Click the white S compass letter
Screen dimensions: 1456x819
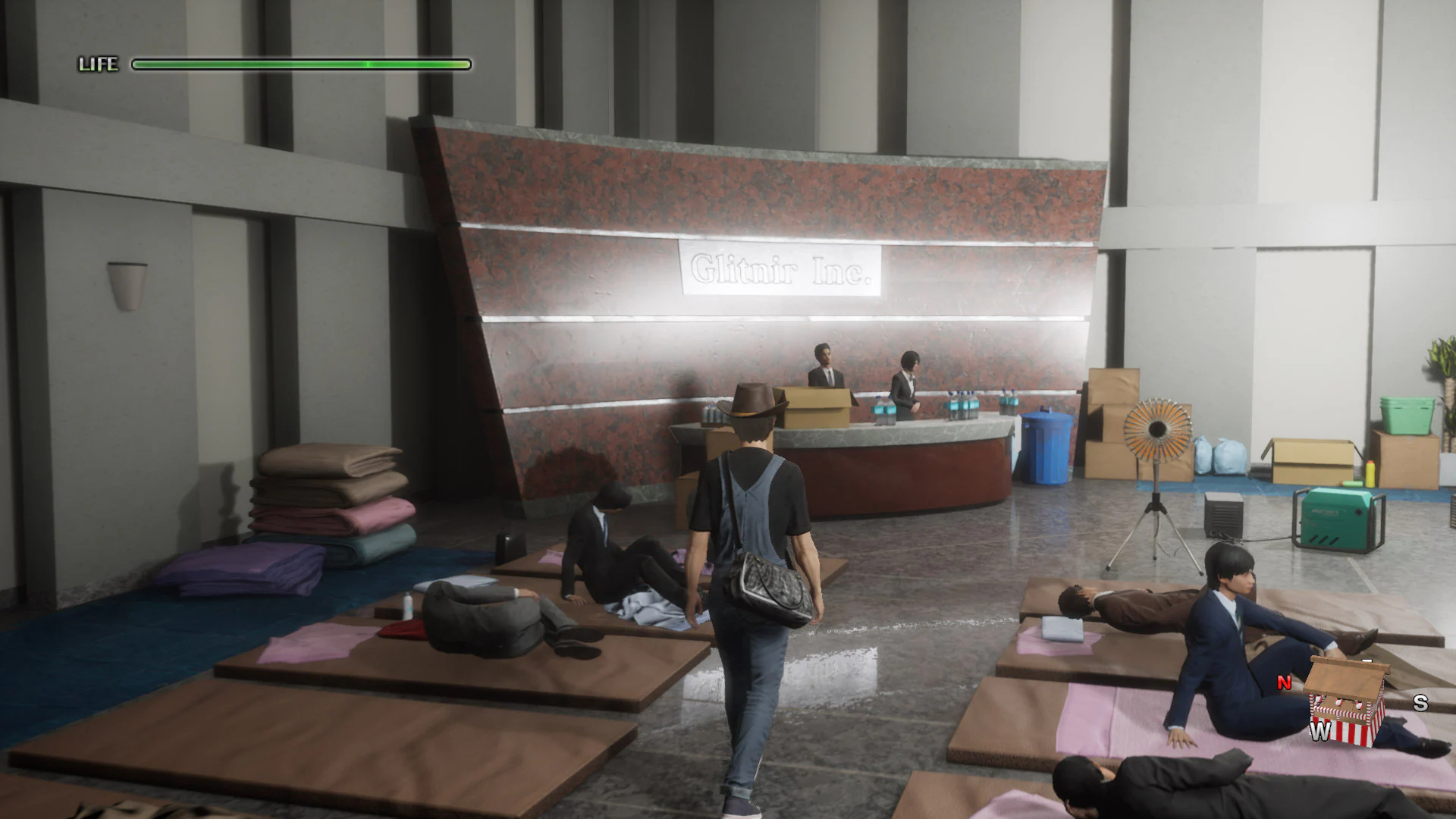[1420, 703]
